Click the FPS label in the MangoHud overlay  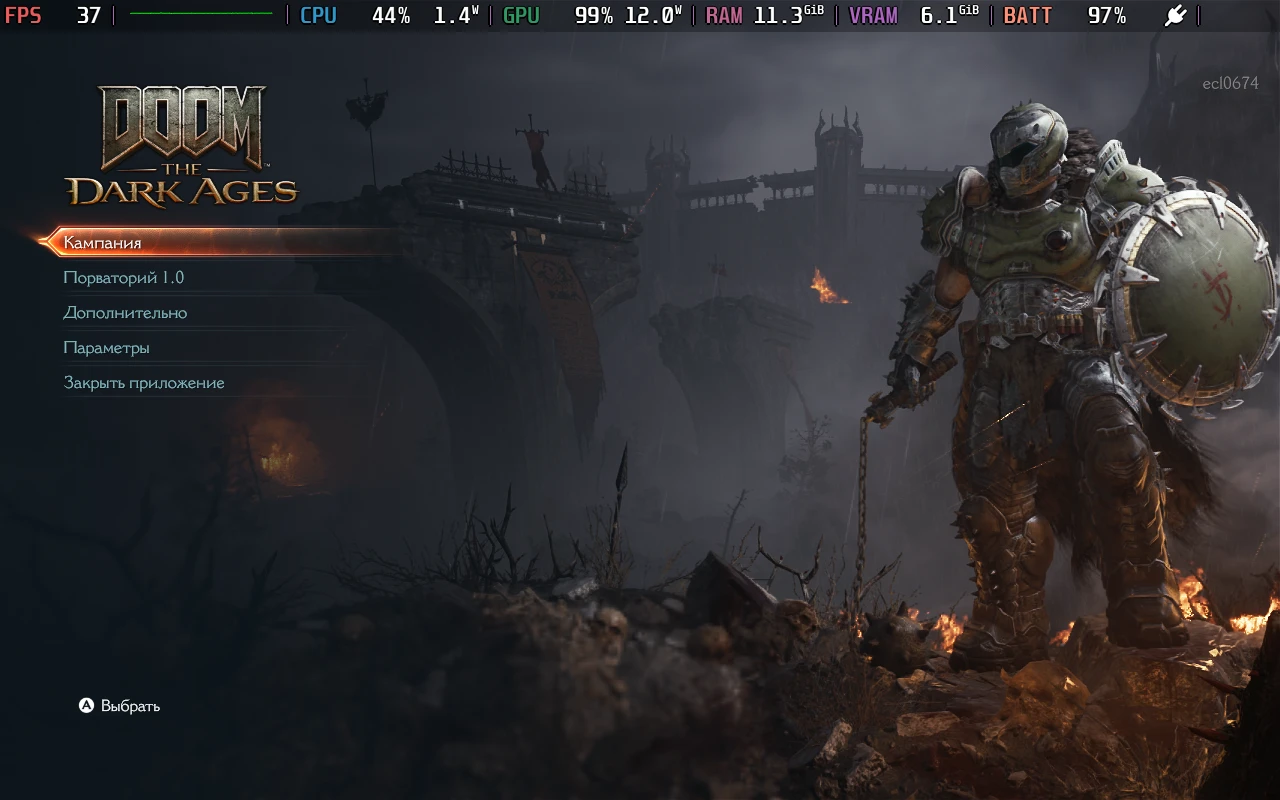point(25,16)
